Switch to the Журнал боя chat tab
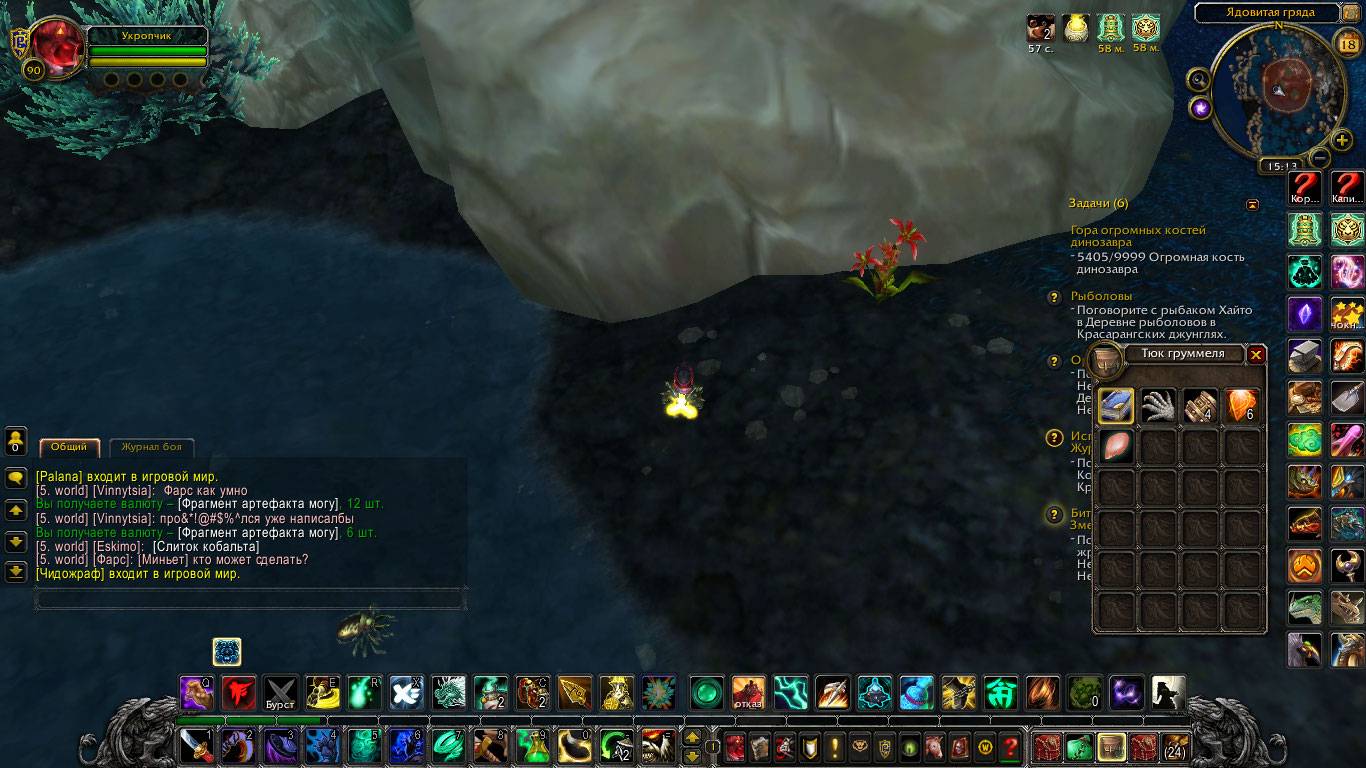Screen dimensions: 1366x768 (152, 447)
